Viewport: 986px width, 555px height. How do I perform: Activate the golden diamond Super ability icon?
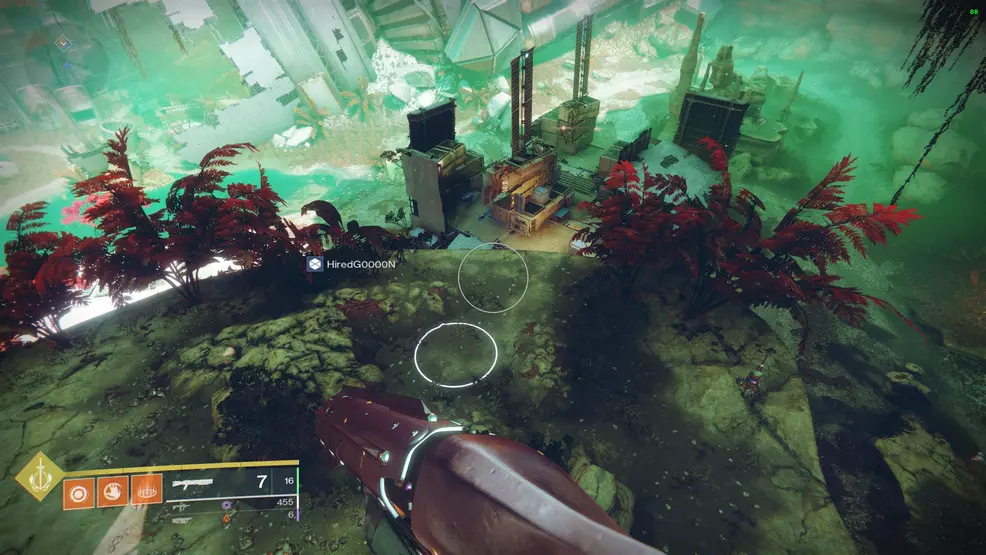point(39,477)
